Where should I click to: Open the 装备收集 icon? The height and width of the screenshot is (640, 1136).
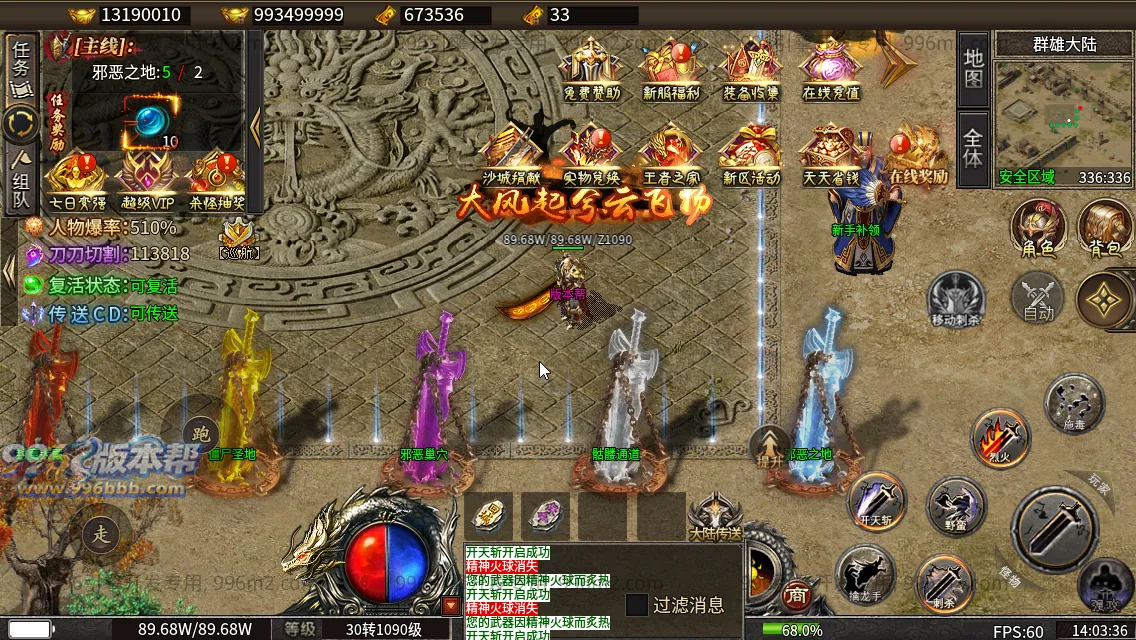[x=751, y=68]
